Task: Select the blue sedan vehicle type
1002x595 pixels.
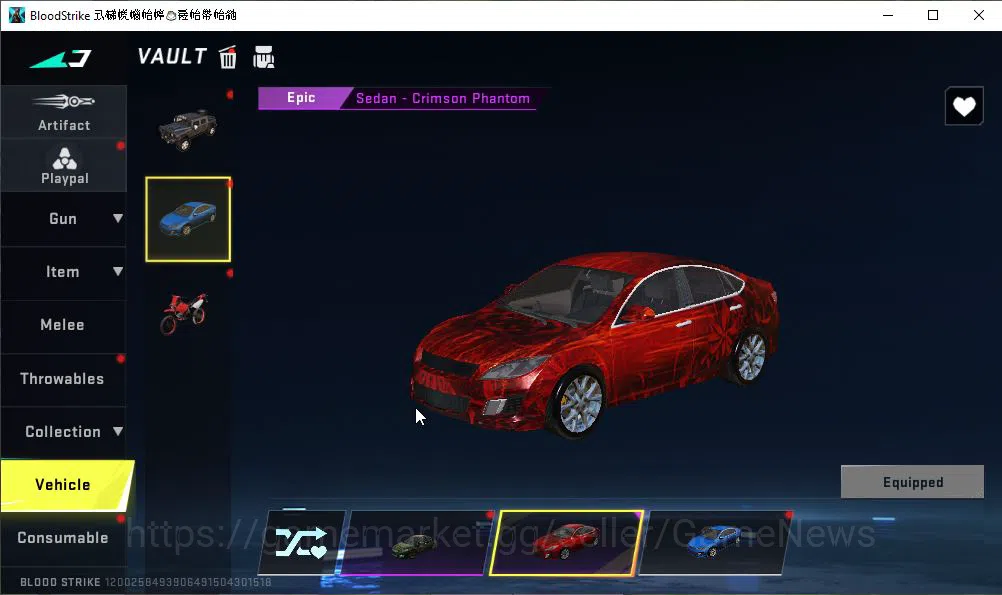Action: (188, 219)
